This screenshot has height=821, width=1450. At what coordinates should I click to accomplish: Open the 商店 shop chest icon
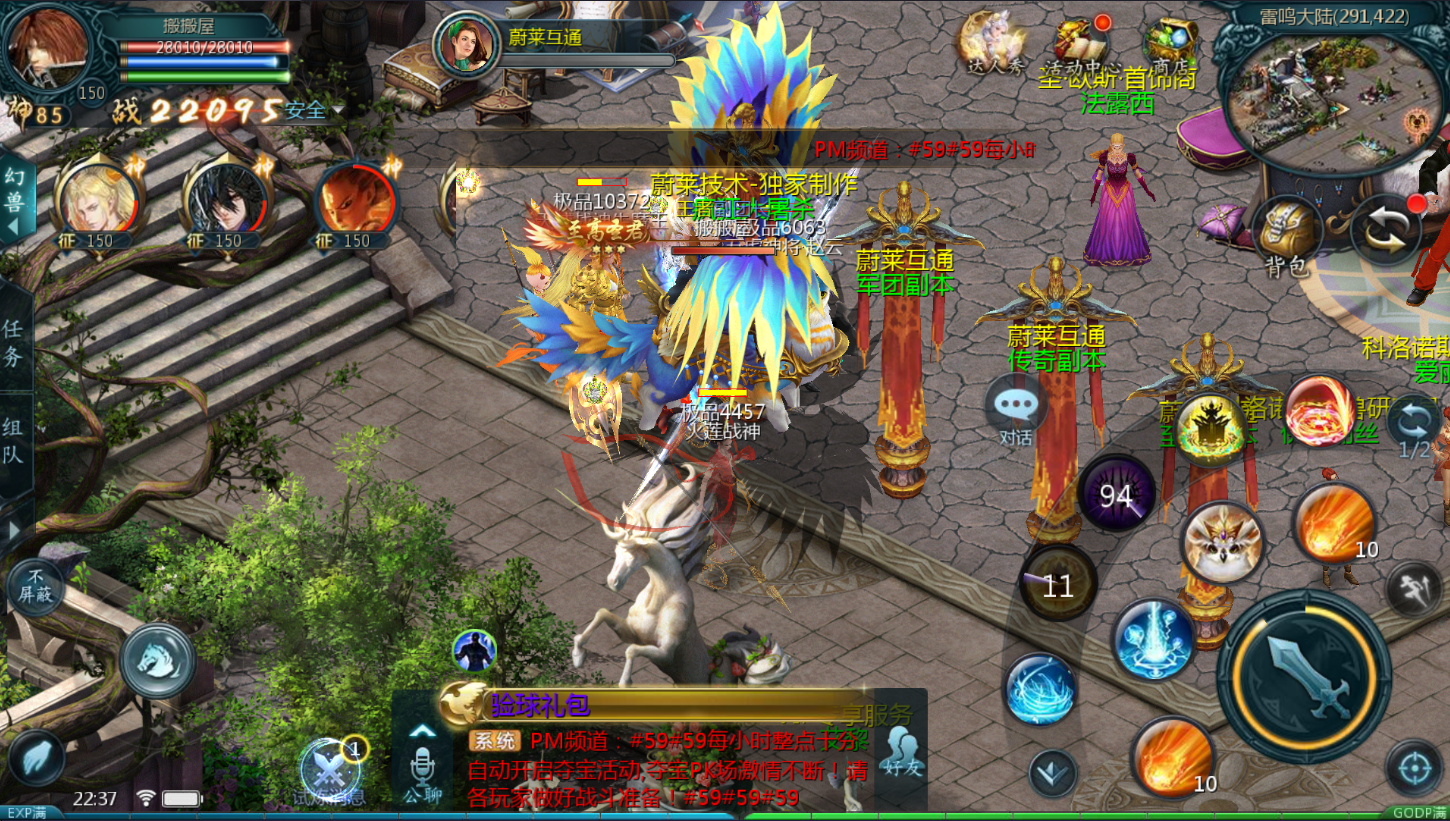(x=1170, y=44)
